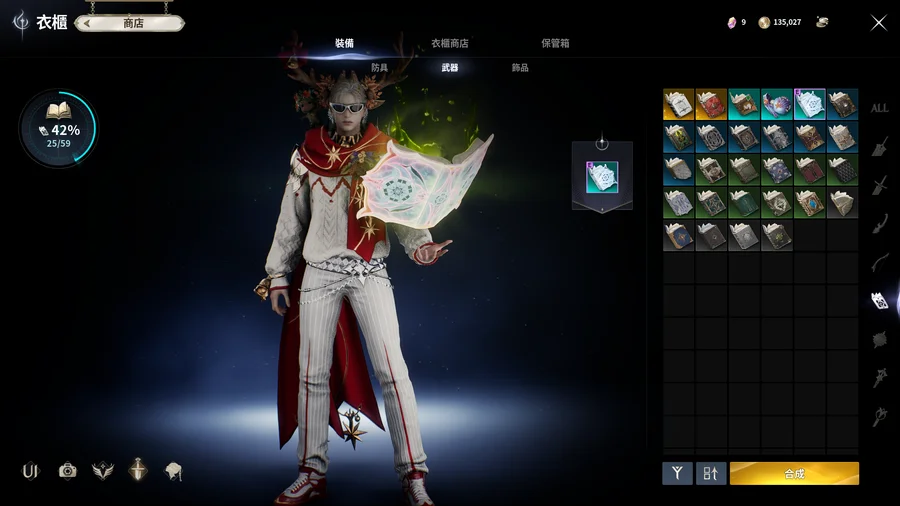This screenshot has width=900, height=506.
Task: Click the gold 合成 synthesize button
Action: click(794, 473)
